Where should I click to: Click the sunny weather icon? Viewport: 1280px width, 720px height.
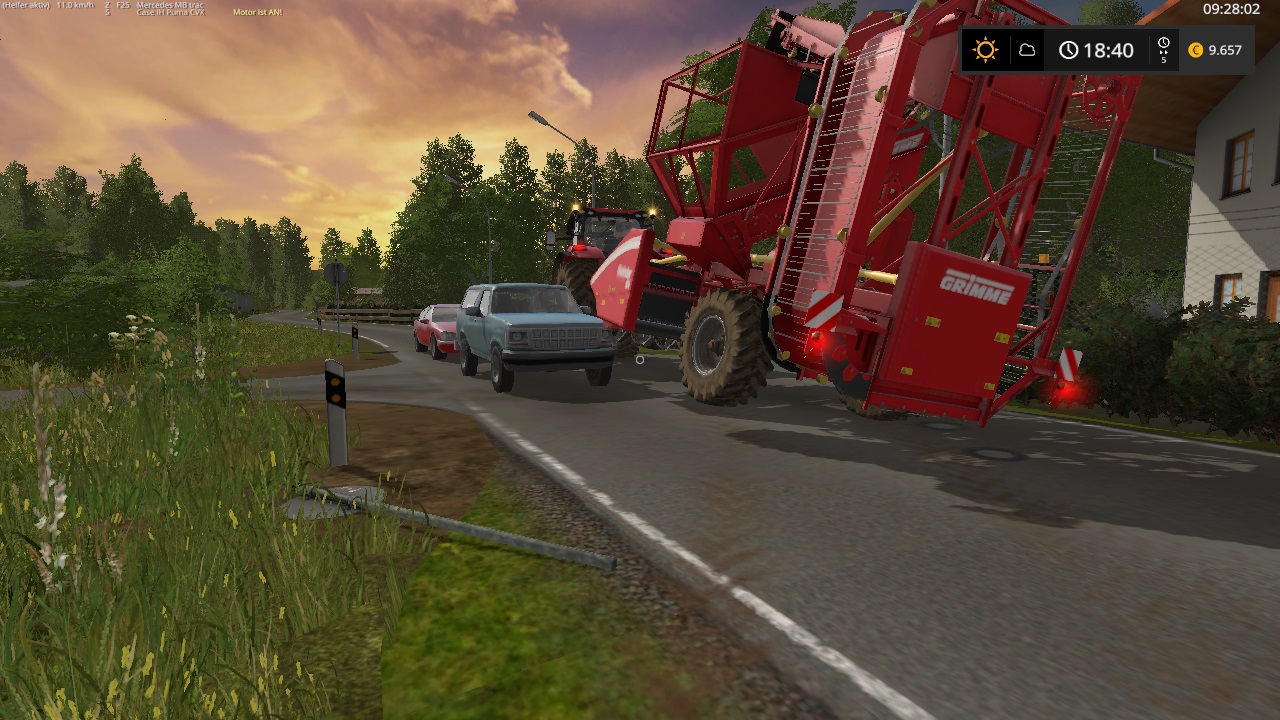986,50
